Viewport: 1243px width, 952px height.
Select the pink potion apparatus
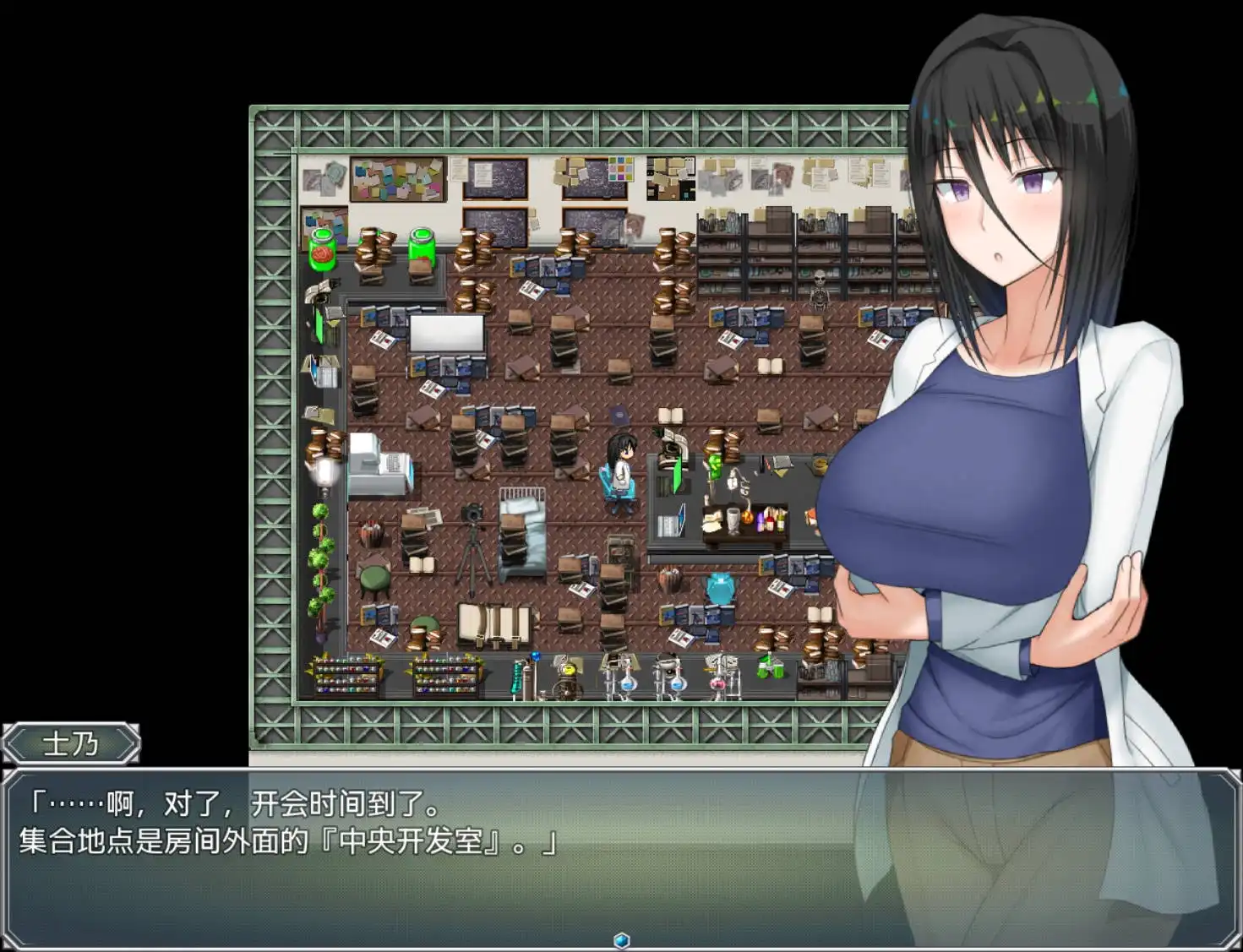717,684
